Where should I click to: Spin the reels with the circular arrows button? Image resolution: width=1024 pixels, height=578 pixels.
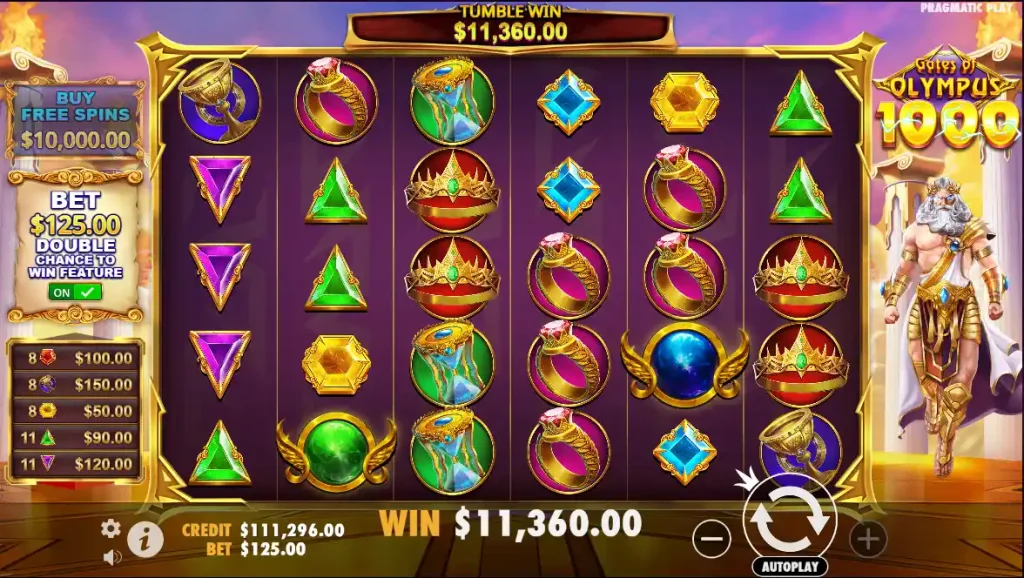[790, 517]
